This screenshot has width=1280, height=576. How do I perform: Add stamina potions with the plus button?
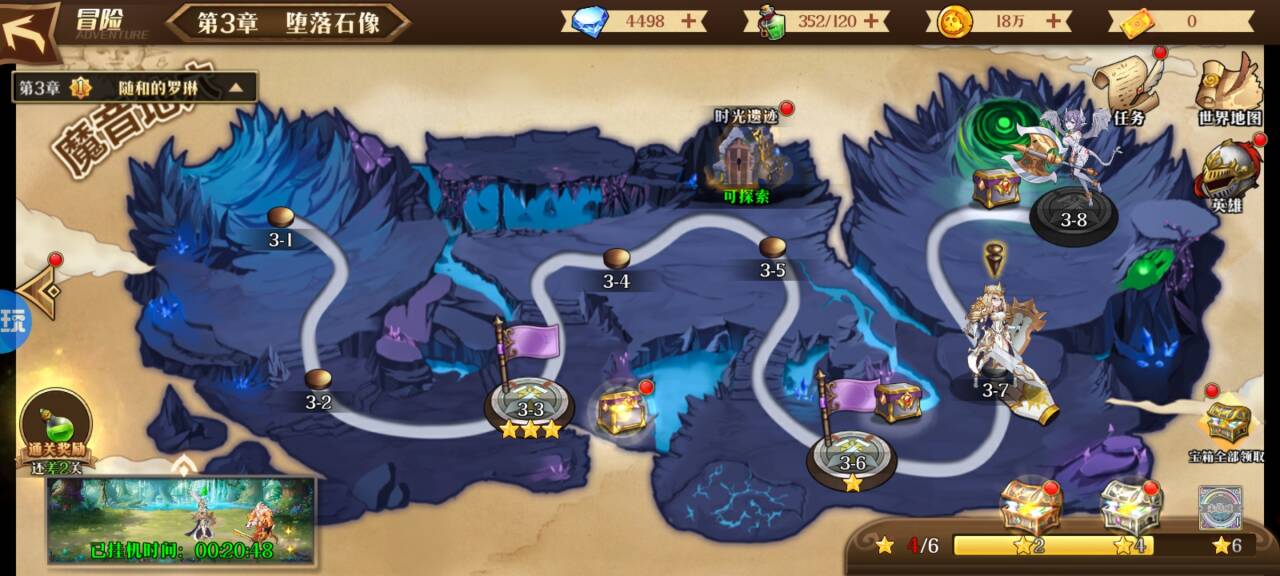click(873, 21)
